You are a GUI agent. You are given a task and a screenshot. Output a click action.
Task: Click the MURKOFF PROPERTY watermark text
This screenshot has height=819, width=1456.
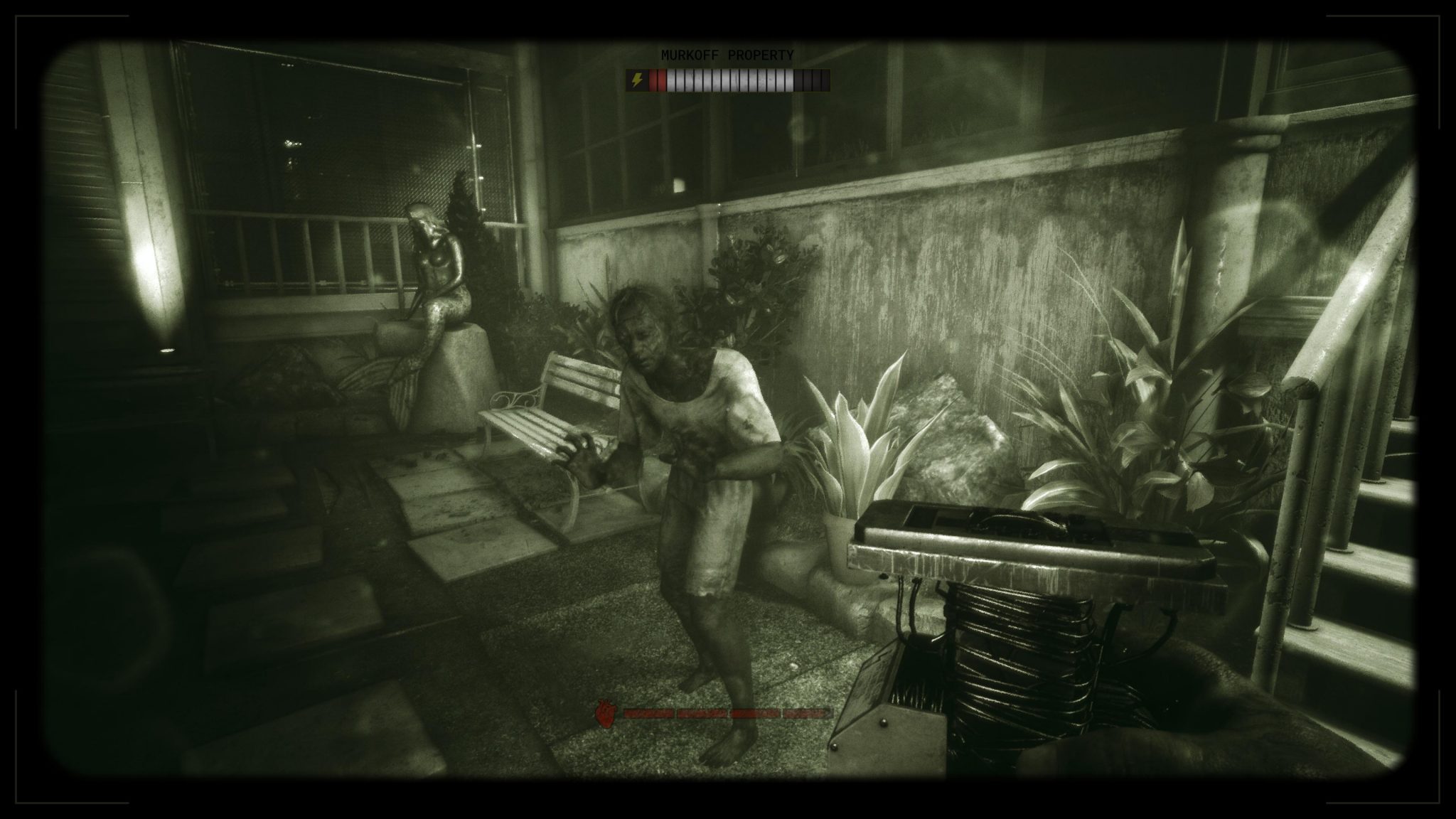tap(727, 53)
